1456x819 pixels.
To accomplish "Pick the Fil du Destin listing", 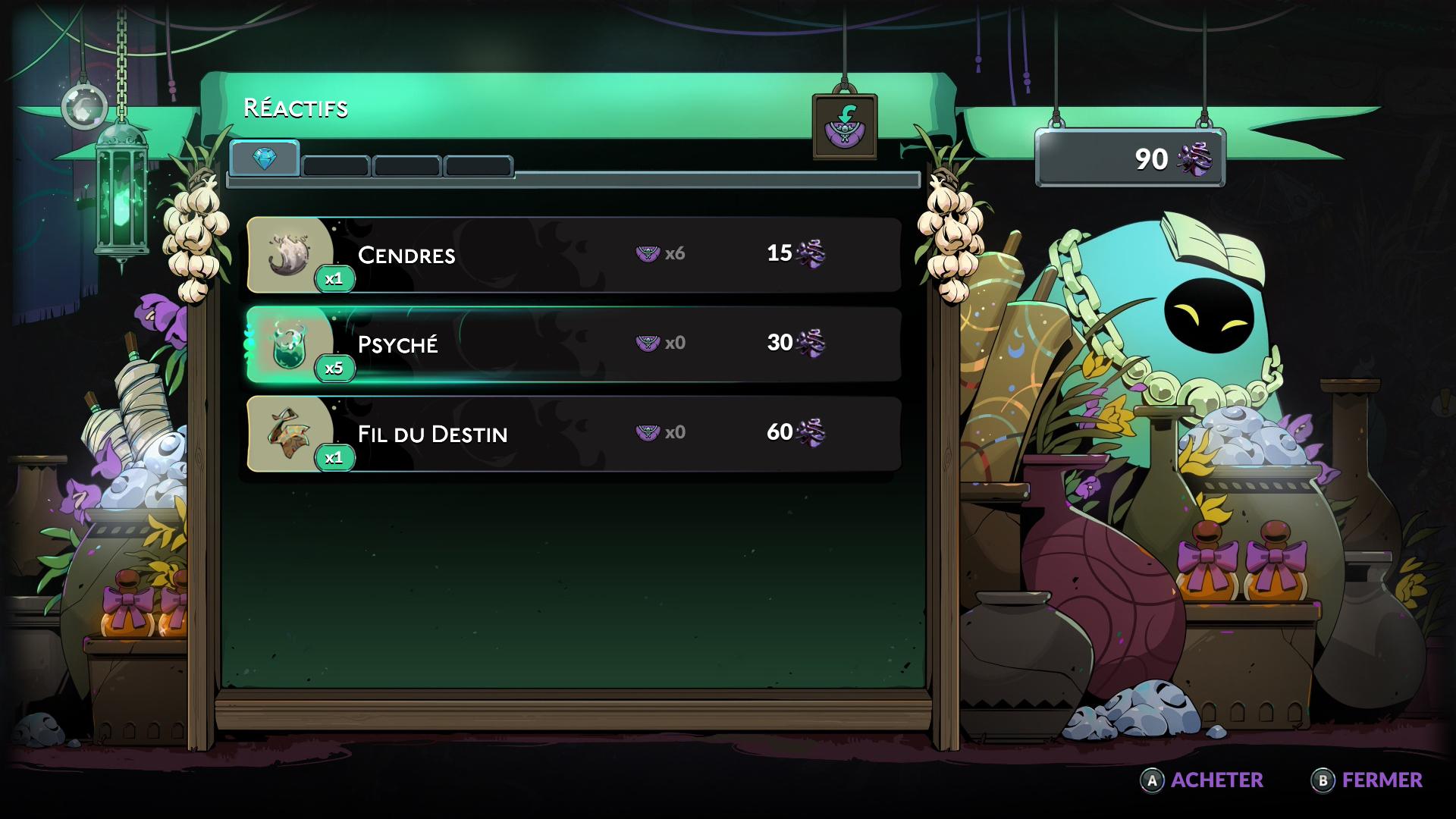I will coord(574,434).
